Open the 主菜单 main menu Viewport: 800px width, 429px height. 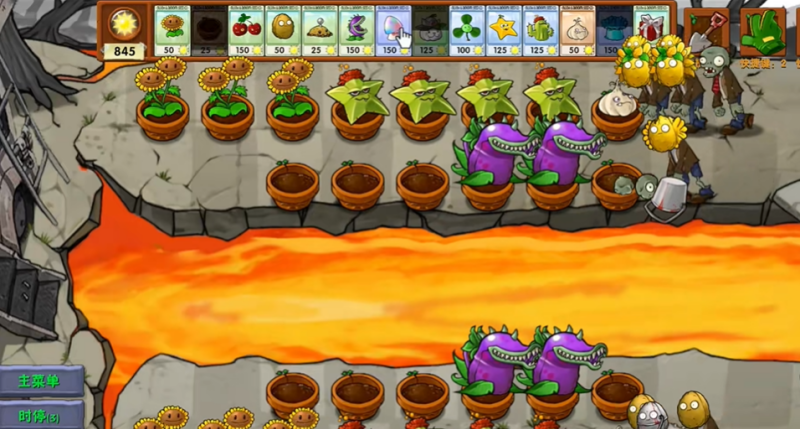pyautogui.click(x=40, y=381)
